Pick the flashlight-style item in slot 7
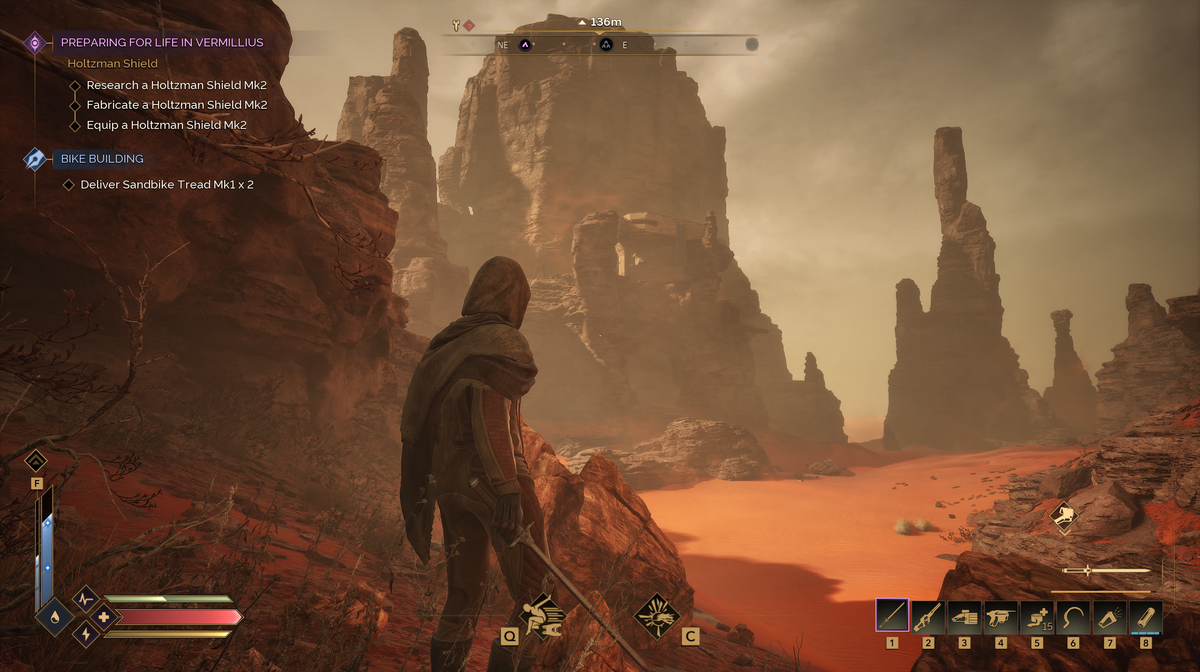Viewport: 1200px width, 672px height. pyautogui.click(x=1109, y=615)
